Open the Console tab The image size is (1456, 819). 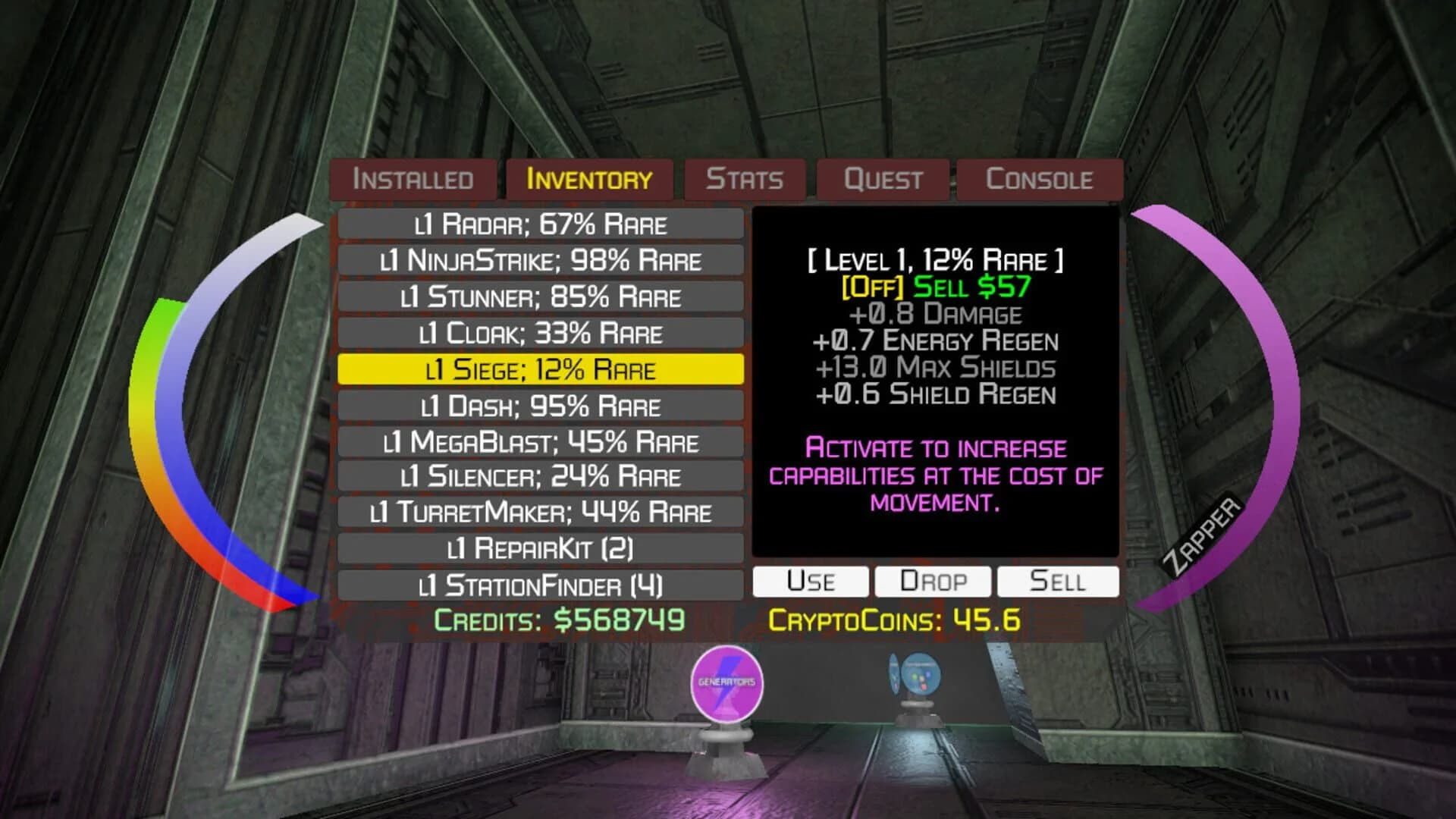1040,180
